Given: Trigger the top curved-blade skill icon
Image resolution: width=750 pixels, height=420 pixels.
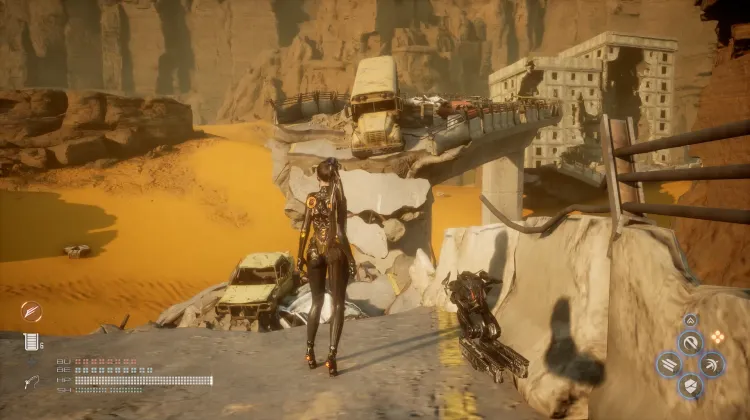Looking at the screenshot, I should pos(690,343).
